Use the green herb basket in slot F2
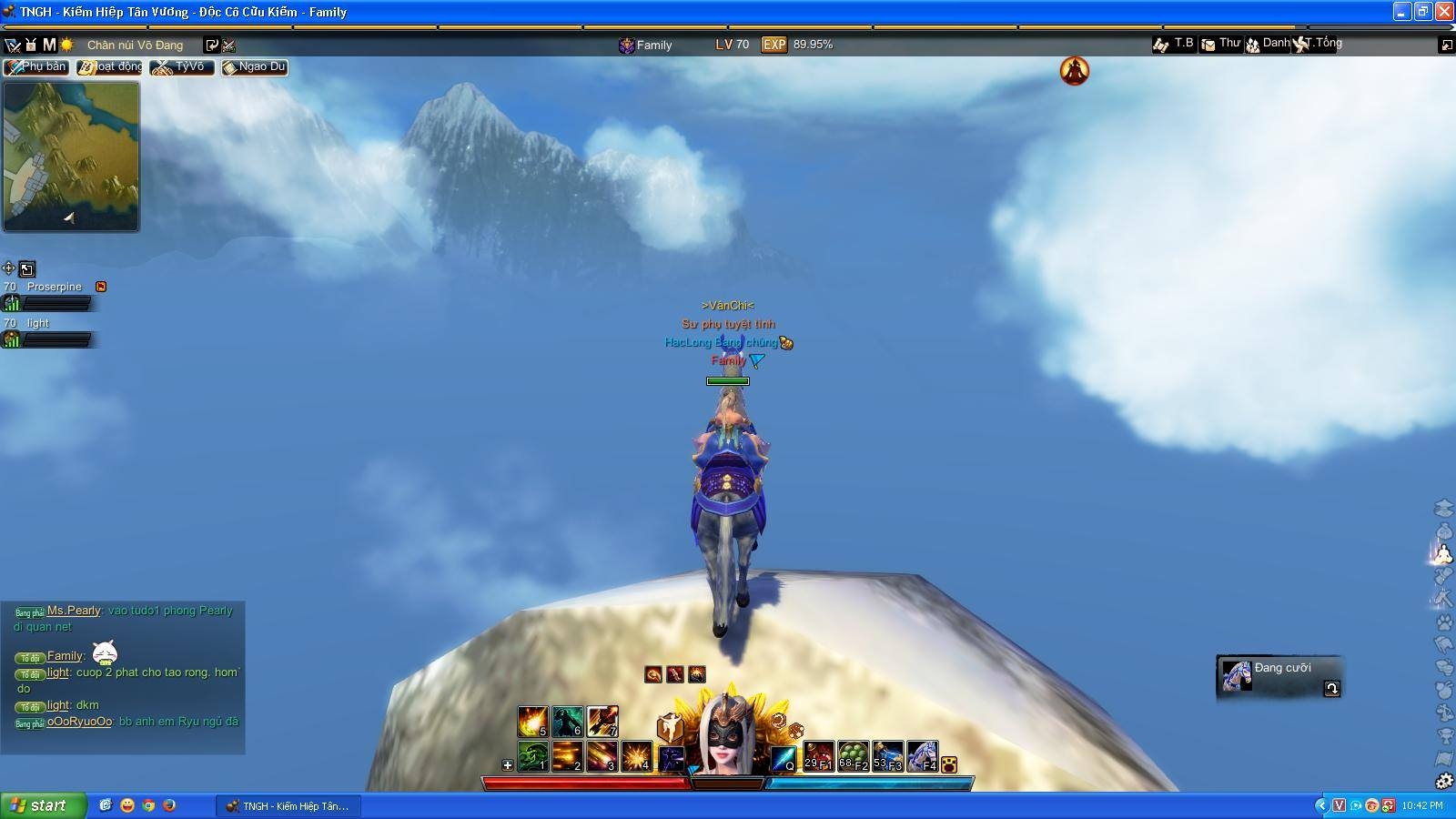 point(853,756)
